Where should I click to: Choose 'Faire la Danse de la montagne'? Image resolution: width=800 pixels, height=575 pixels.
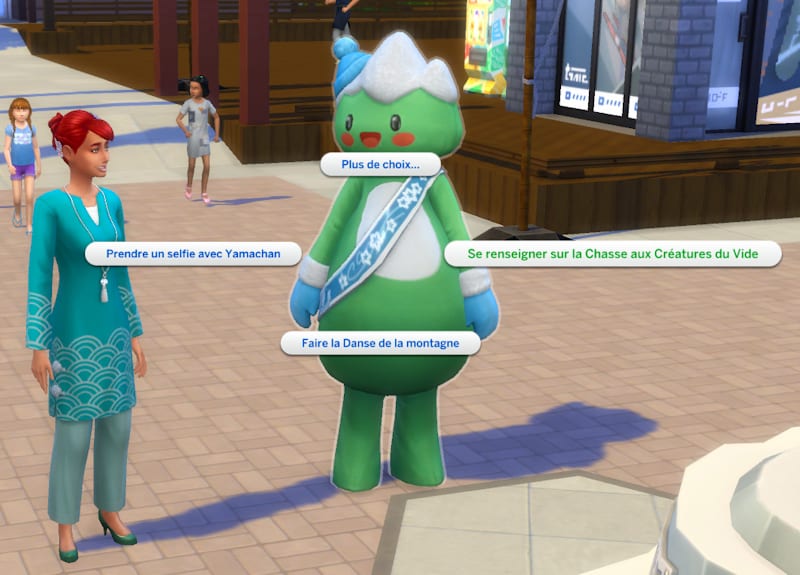381,343
